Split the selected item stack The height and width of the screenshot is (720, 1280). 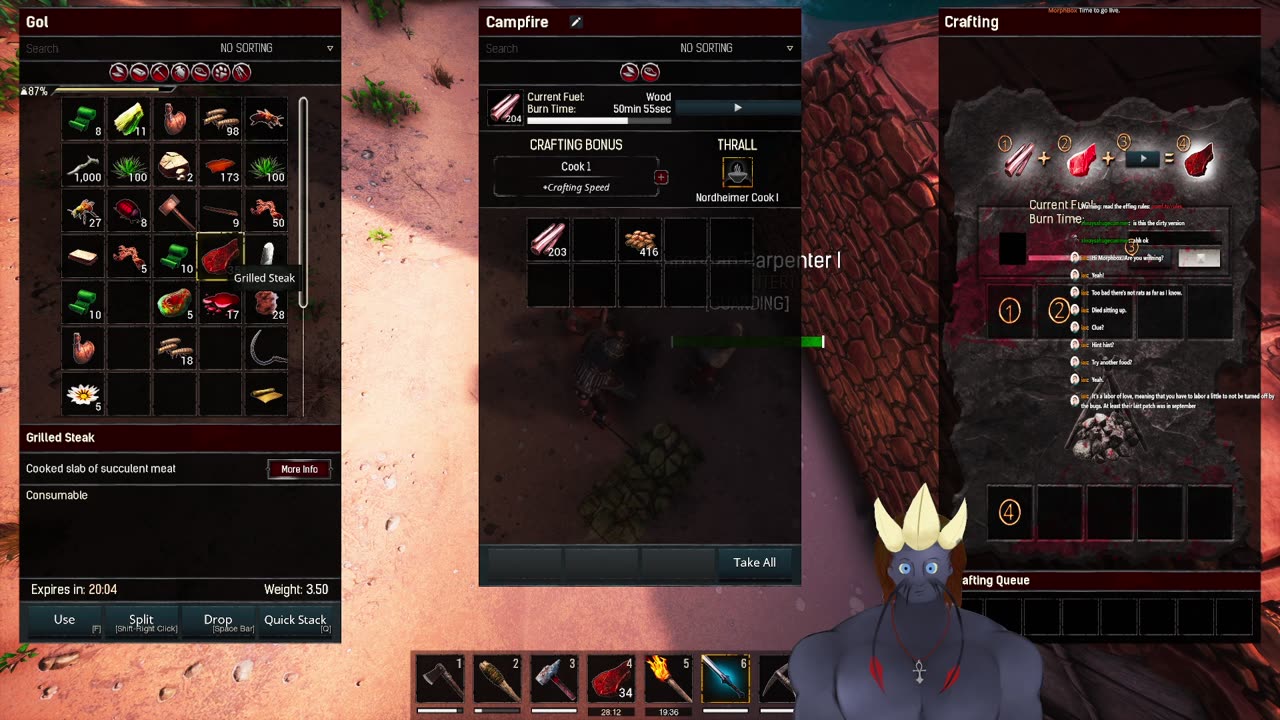pos(141,620)
